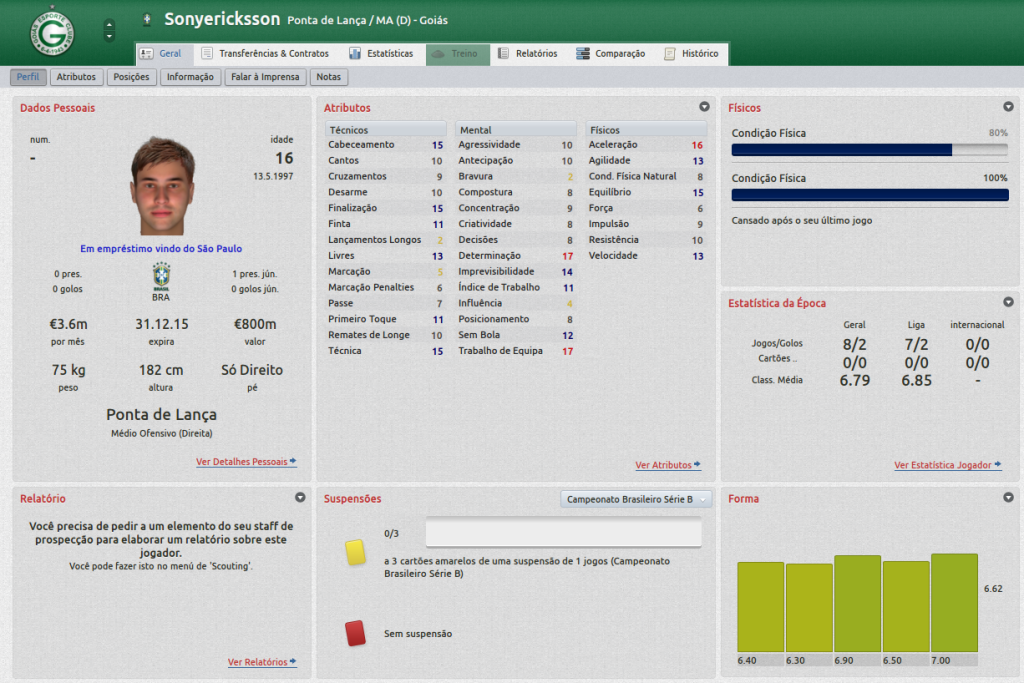The width and height of the screenshot is (1024, 683).
Task: Open the Relatórios tab
Action: coord(528,54)
